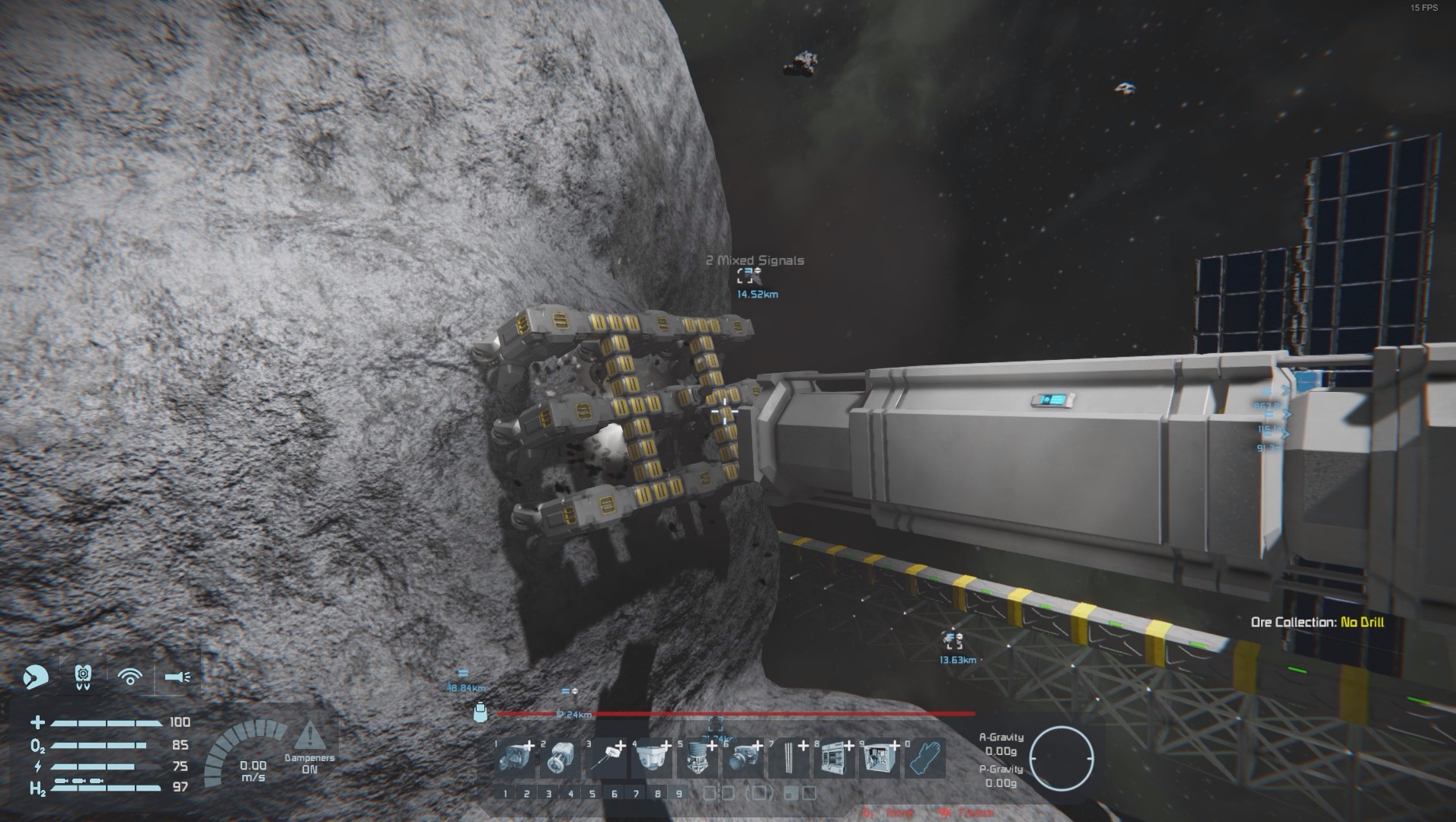The width and height of the screenshot is (1456, 822).
Task: Toggle the helmet status icon
Action: click(35, 676)
